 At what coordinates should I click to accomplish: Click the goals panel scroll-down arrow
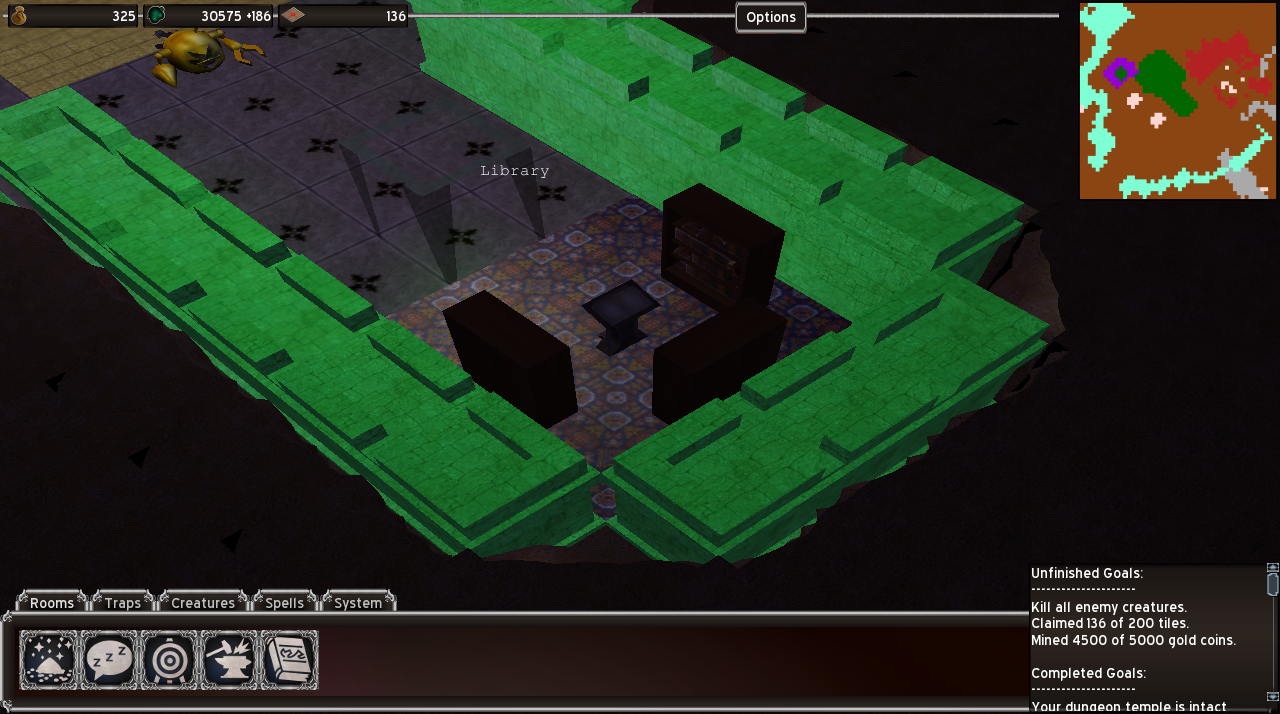(x=1272, y=697)
